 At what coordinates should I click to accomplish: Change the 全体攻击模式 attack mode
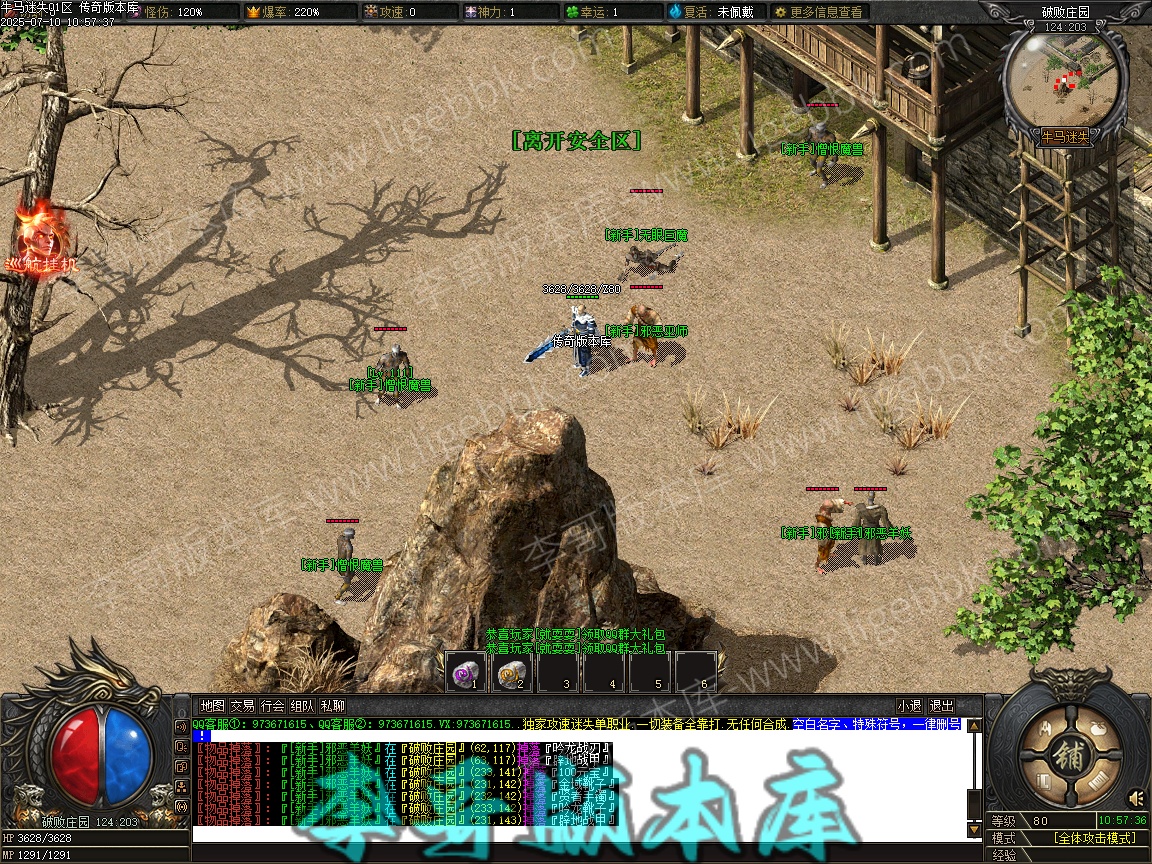pyautogui.click(x=1094, y=838)
